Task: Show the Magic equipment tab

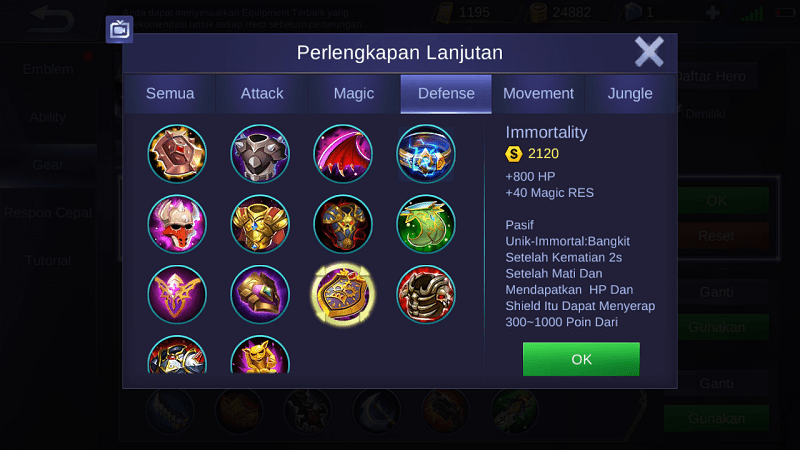Action: [x=354, y=94]
